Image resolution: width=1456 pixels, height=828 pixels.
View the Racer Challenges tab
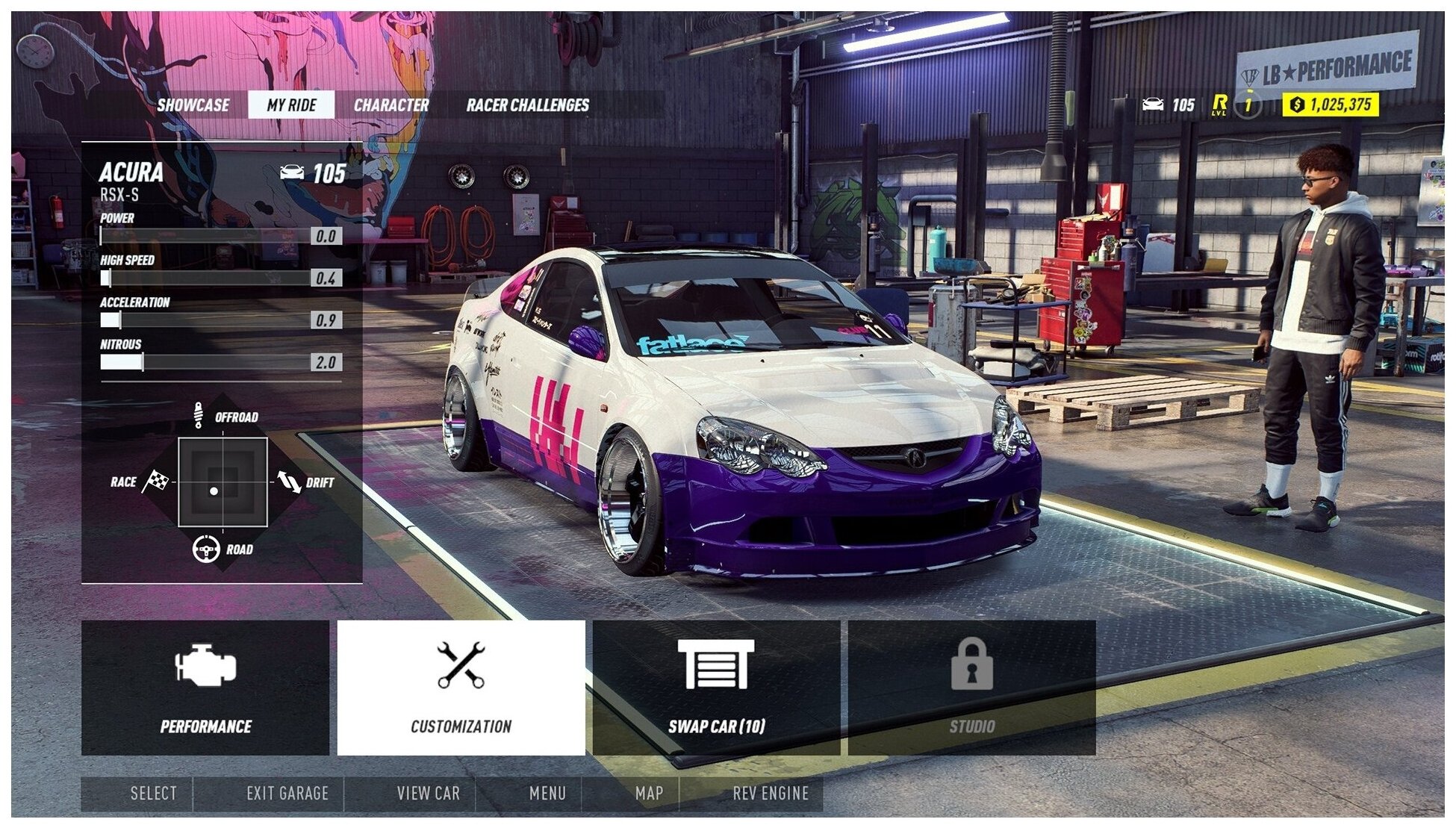(527, 105)
